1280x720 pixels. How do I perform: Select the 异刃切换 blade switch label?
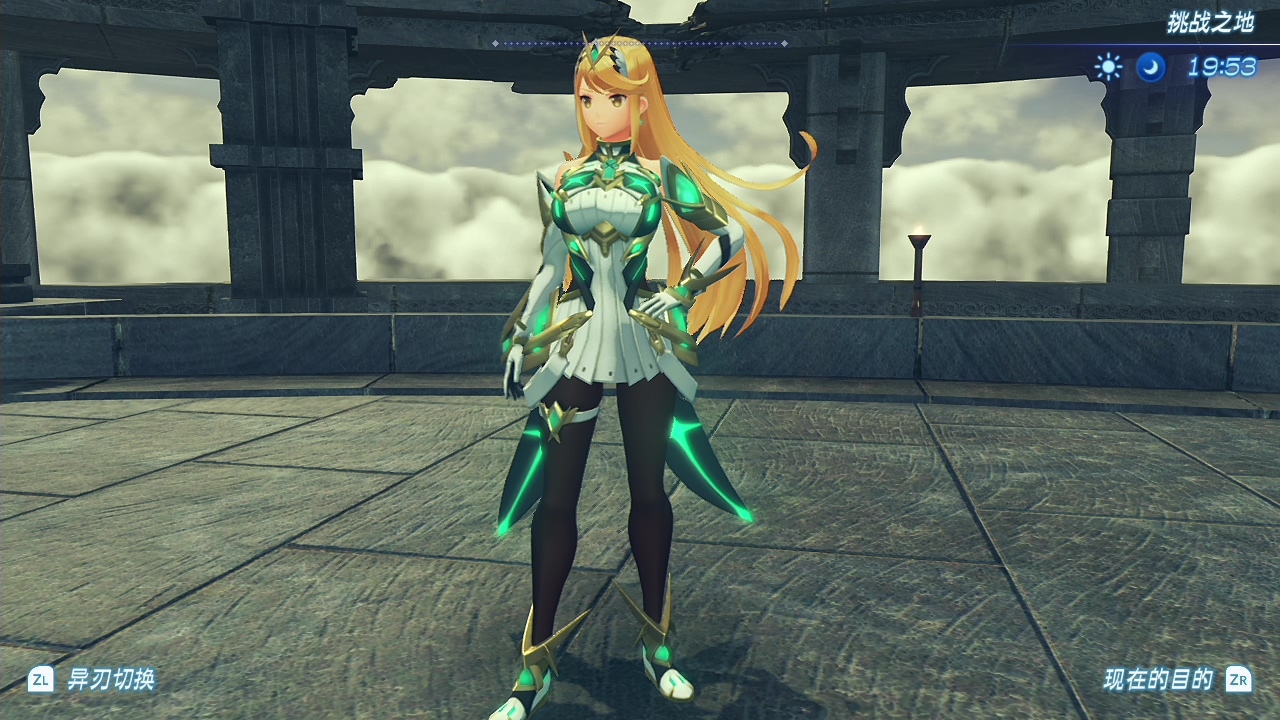coord(110,681)
